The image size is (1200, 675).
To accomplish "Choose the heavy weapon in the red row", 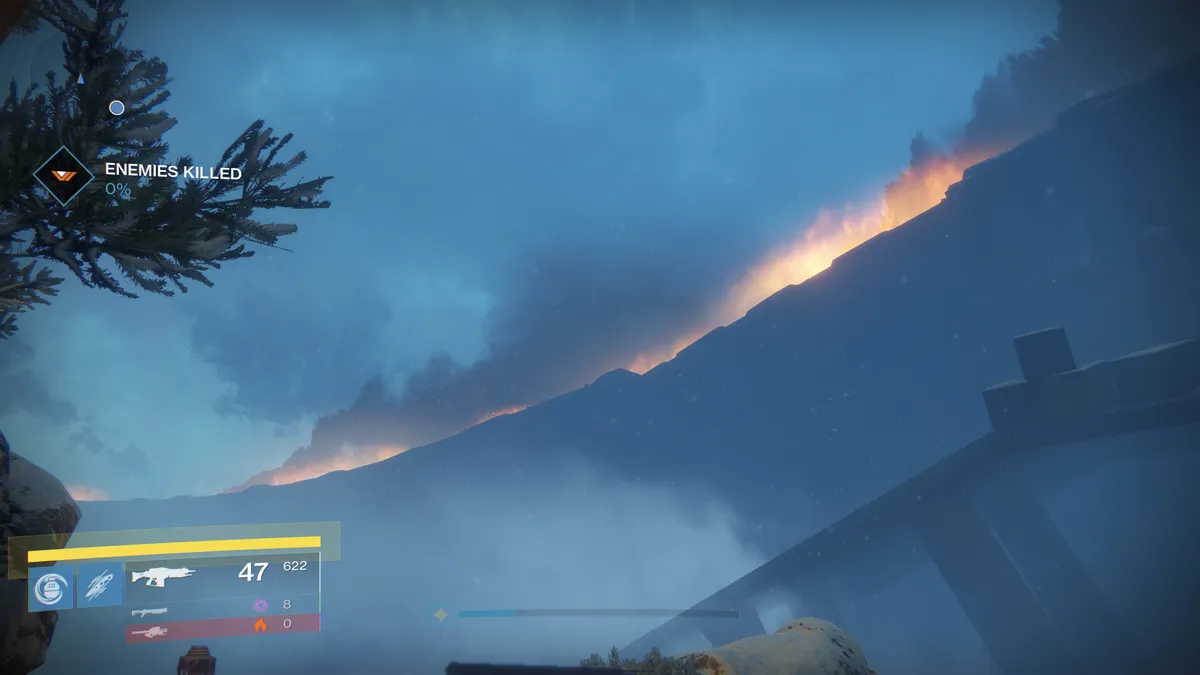I will (x=150, y=630).
